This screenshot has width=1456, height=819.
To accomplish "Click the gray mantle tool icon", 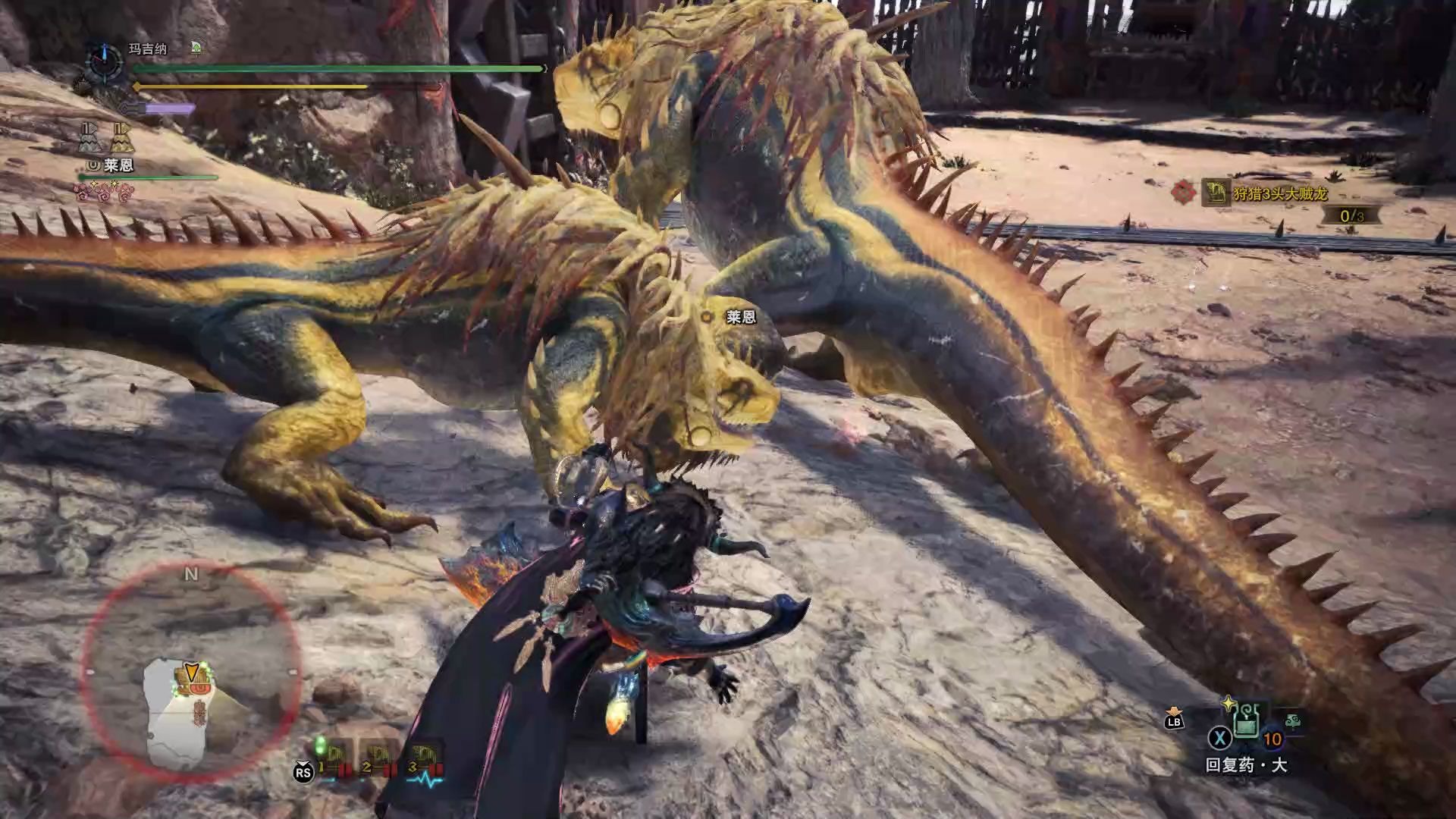I will 89,138.
